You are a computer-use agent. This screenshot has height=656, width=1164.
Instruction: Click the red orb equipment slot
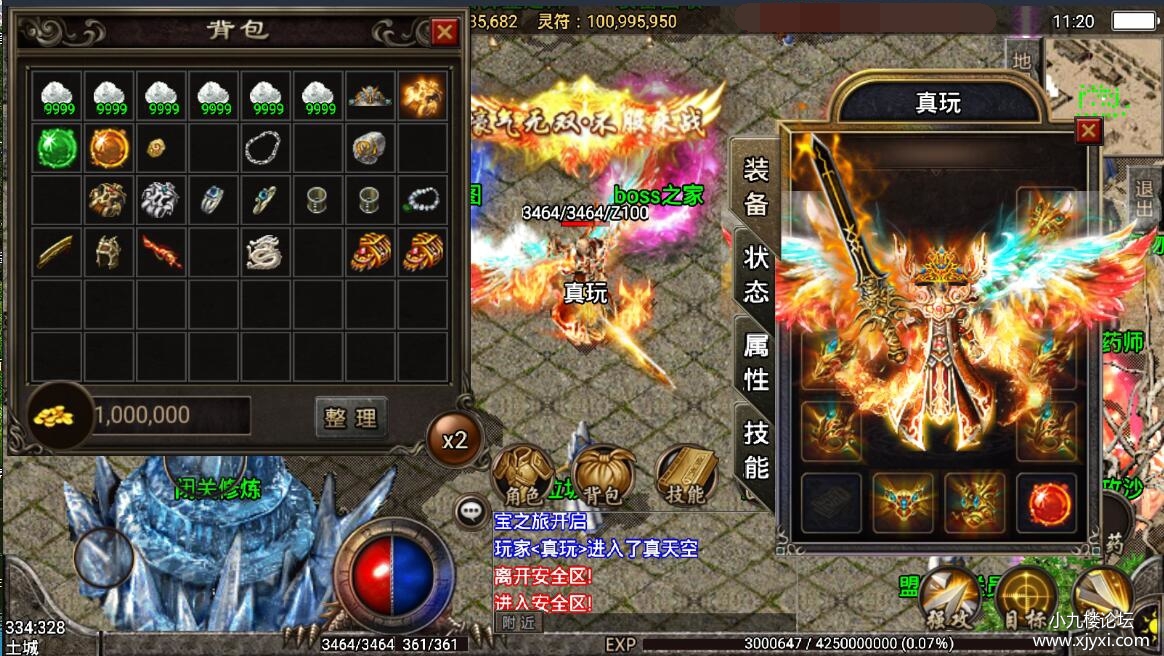tap(1046, 501)
